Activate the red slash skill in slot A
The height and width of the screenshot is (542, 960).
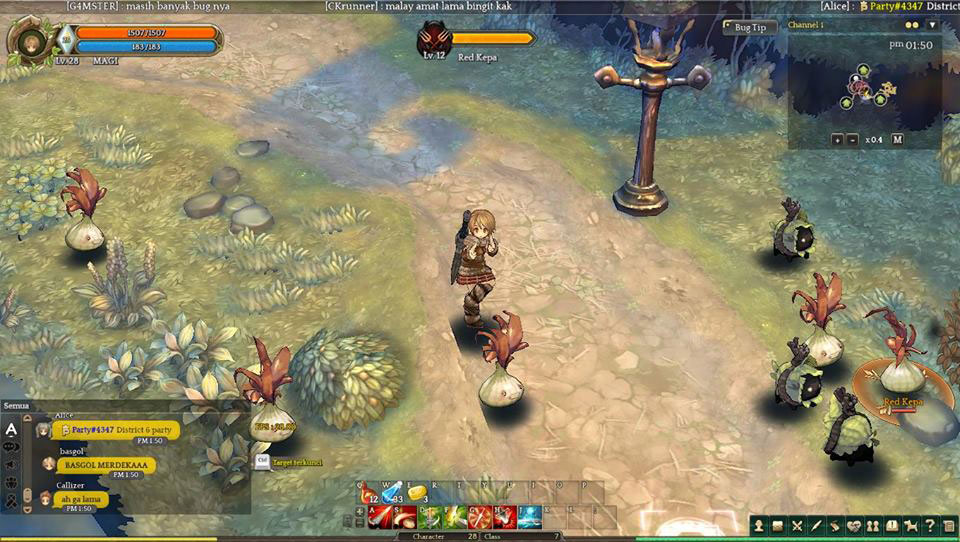pos(380,518)
